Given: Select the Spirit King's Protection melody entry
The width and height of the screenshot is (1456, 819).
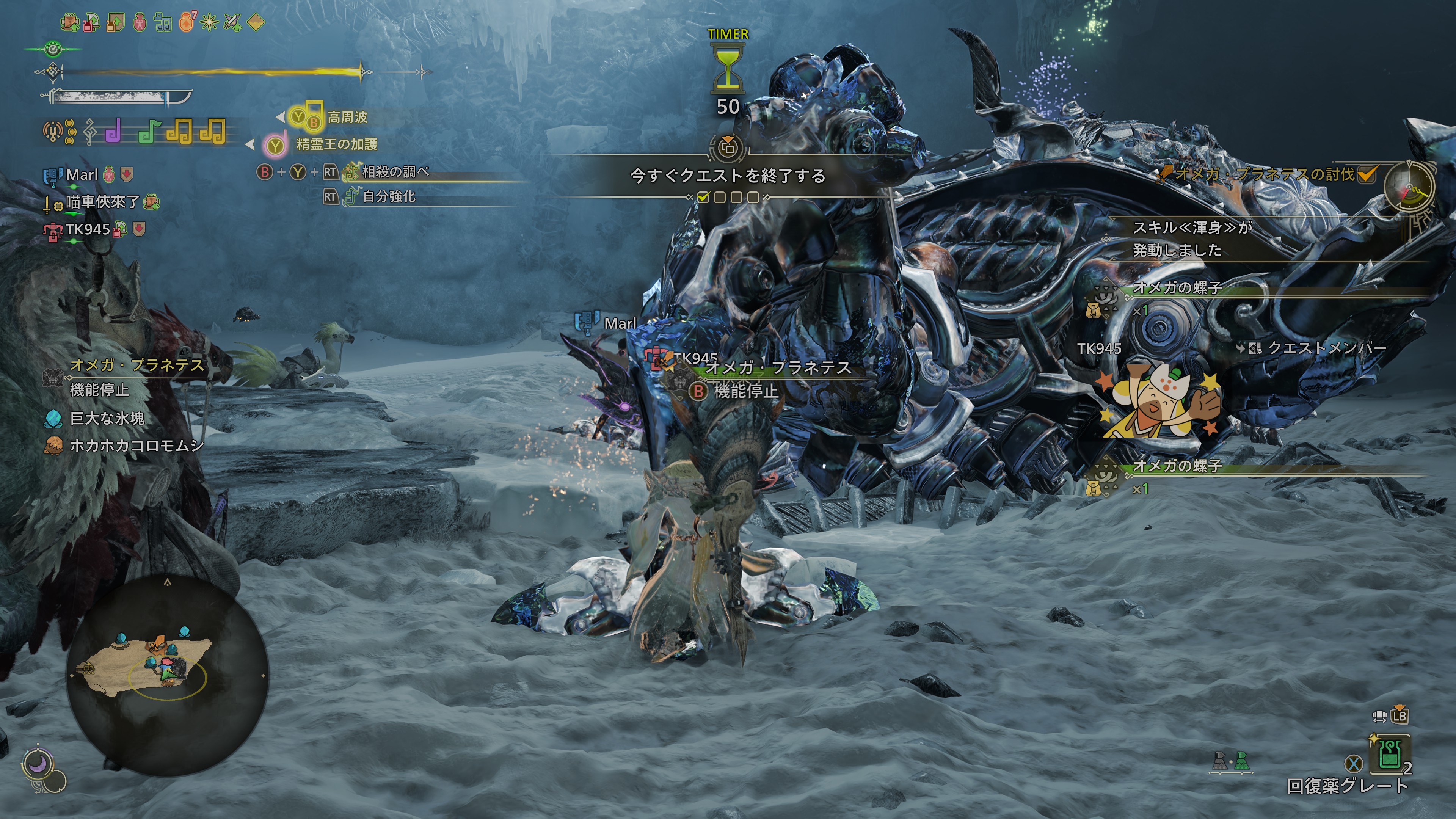Looking at the screenshot, I should click(336, 145).
